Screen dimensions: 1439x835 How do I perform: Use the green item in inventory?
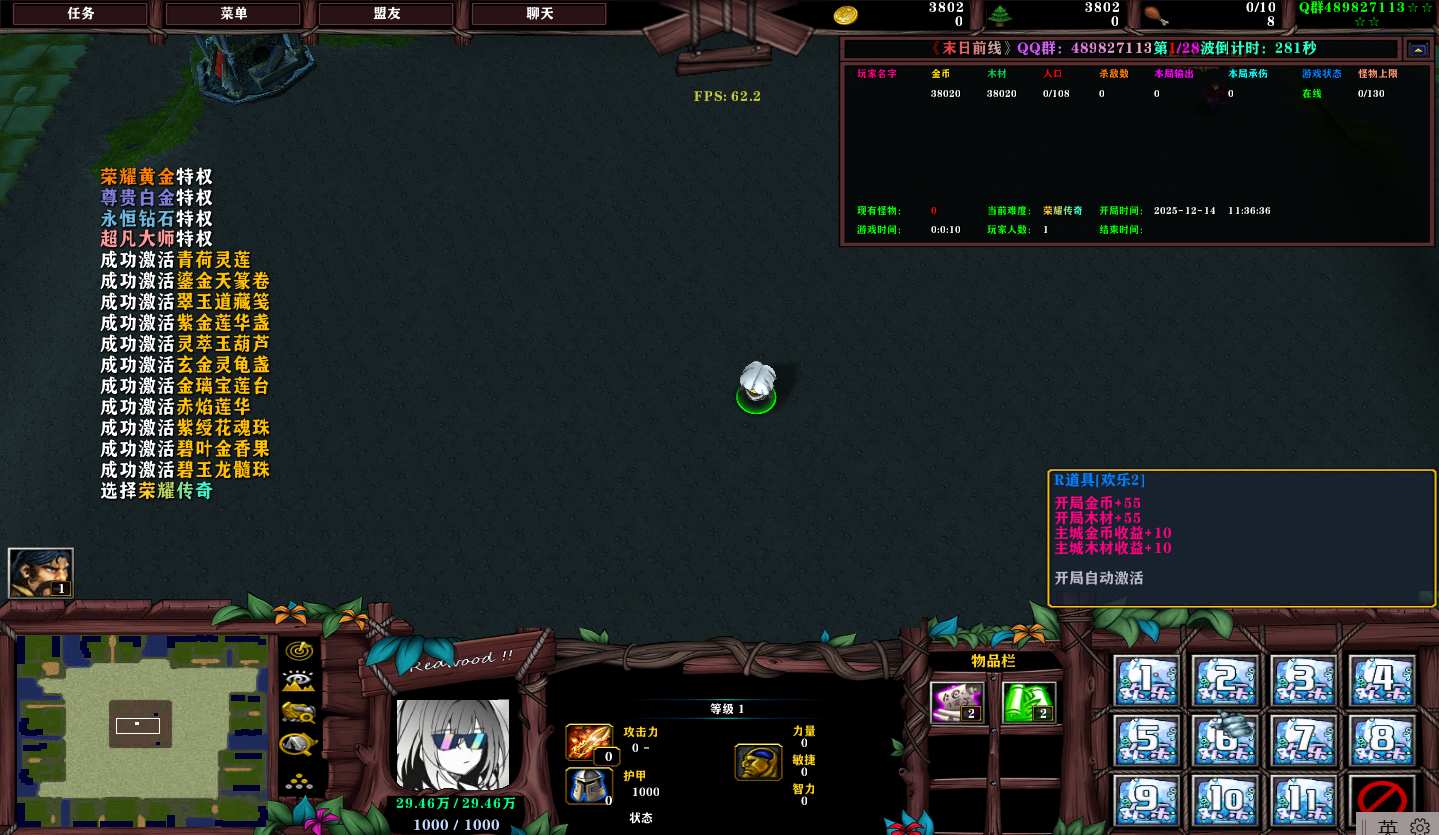tap(1028, 702)
